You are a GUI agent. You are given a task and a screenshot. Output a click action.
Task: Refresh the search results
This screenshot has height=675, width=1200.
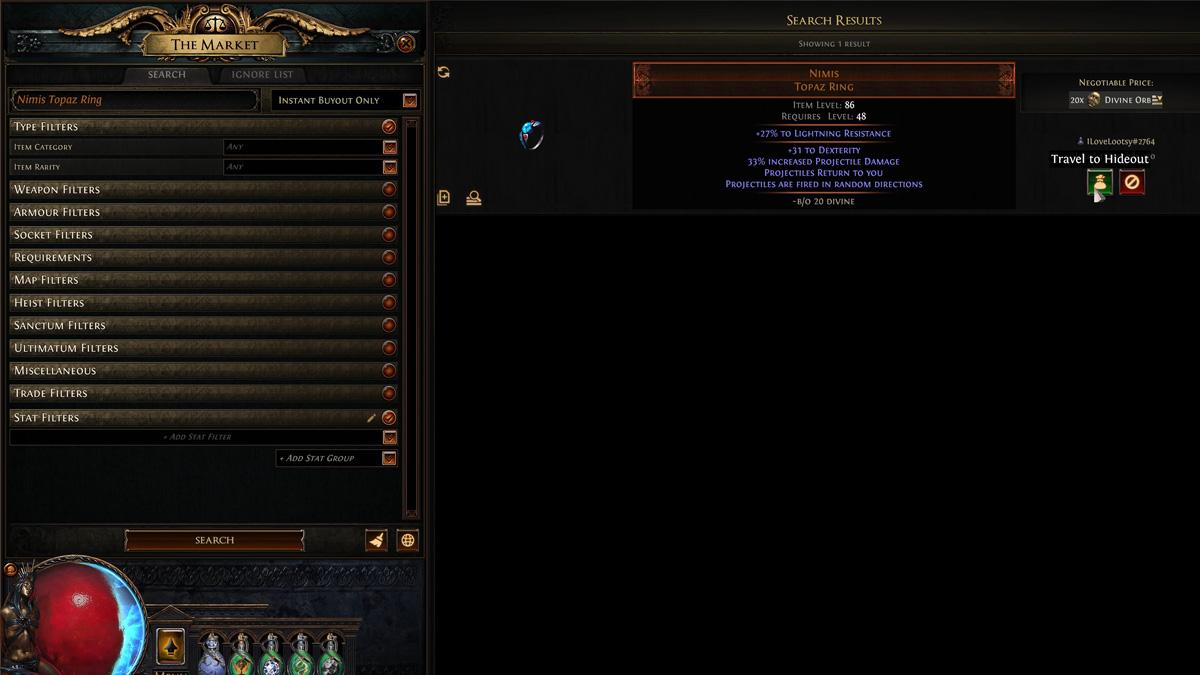[x=444, y=72]
